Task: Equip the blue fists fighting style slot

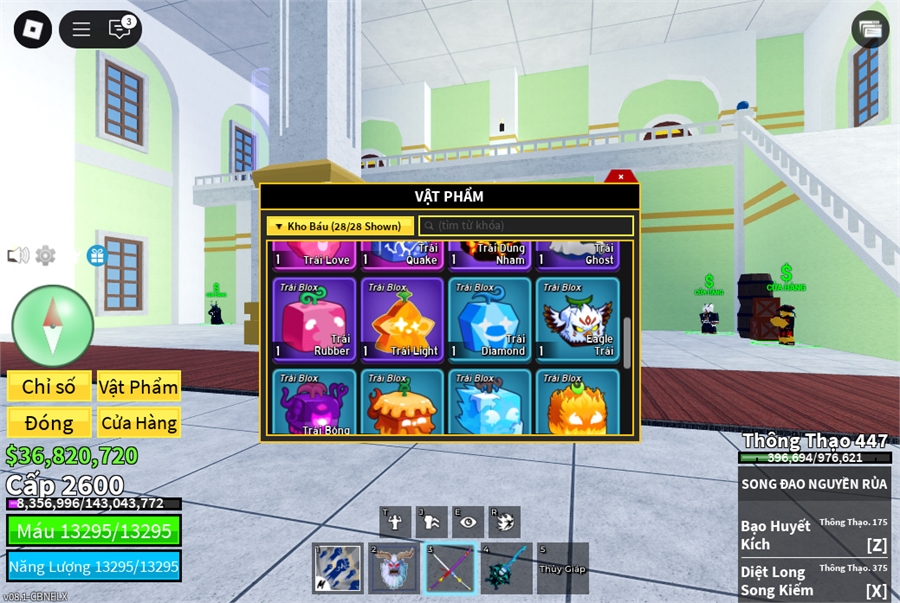Action: [338, 568]
